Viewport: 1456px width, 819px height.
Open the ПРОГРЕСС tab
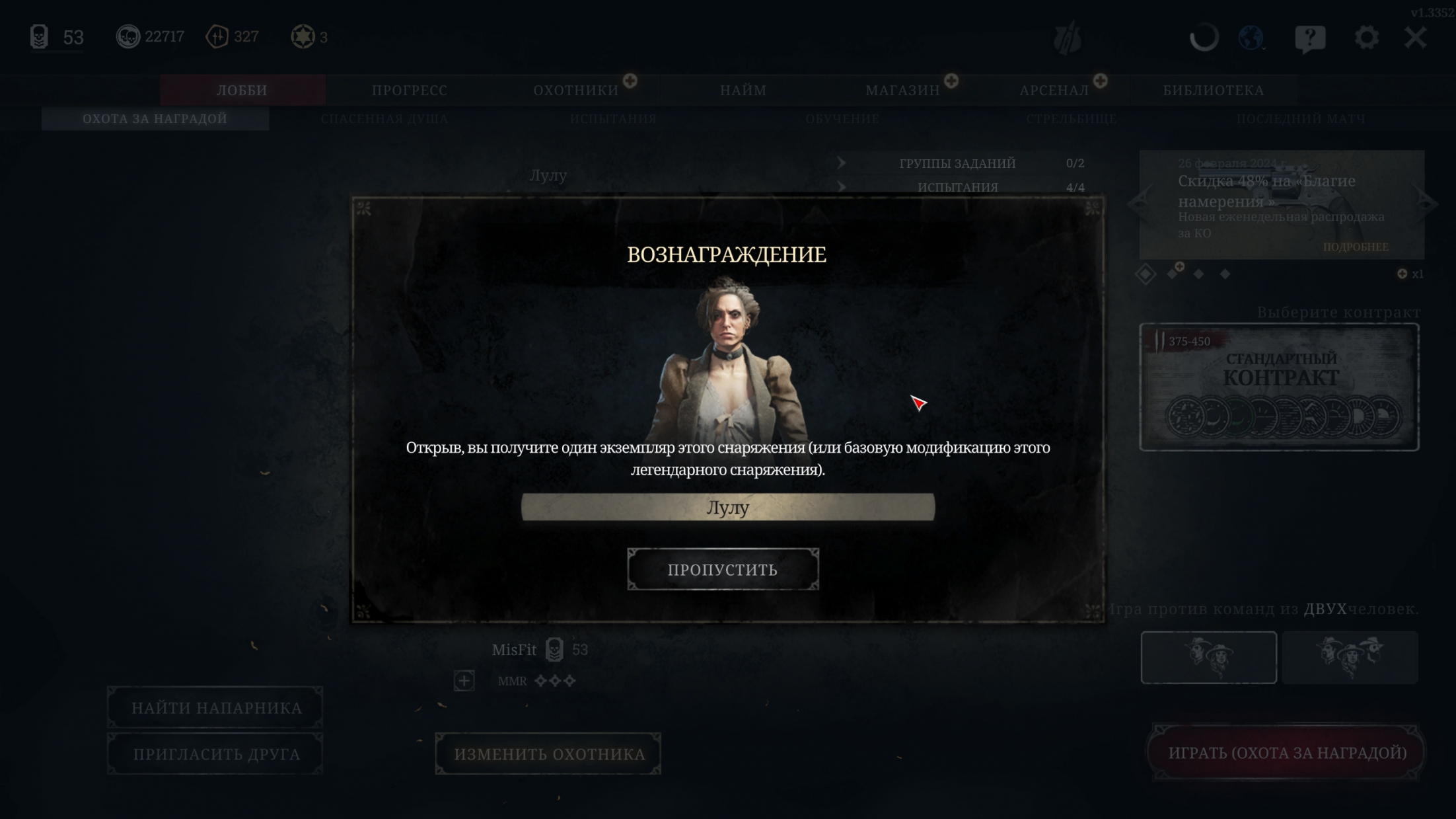(410, 91)
